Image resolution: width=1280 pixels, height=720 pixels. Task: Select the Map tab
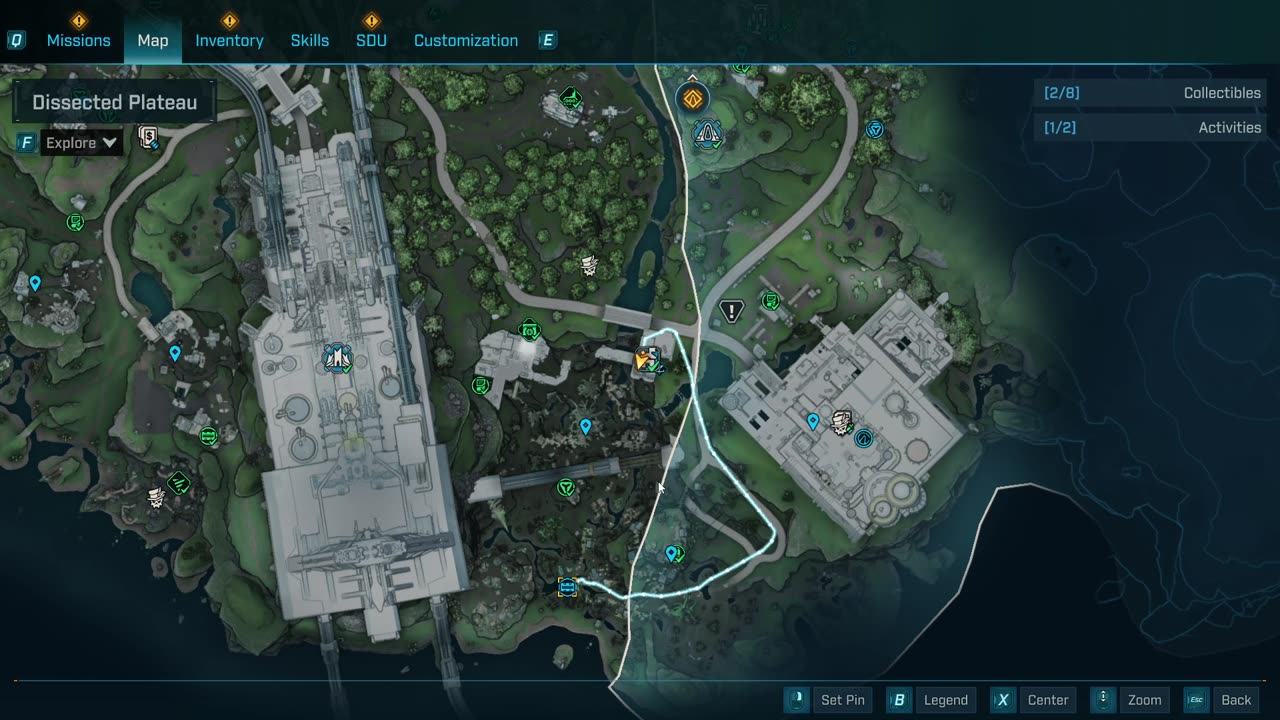[x=153, y=40]
